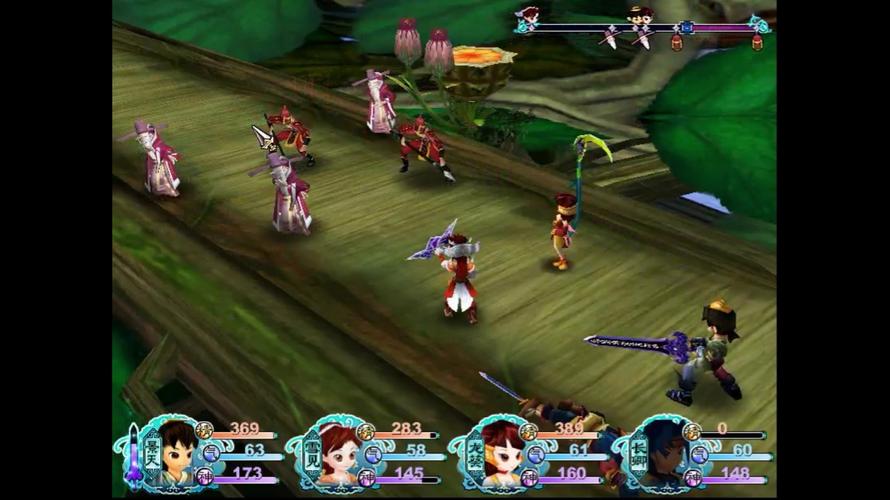Click Longkui's portrait panel (龍葵)
Viewport: 890px width, 500px height.
tap(500, 453)
